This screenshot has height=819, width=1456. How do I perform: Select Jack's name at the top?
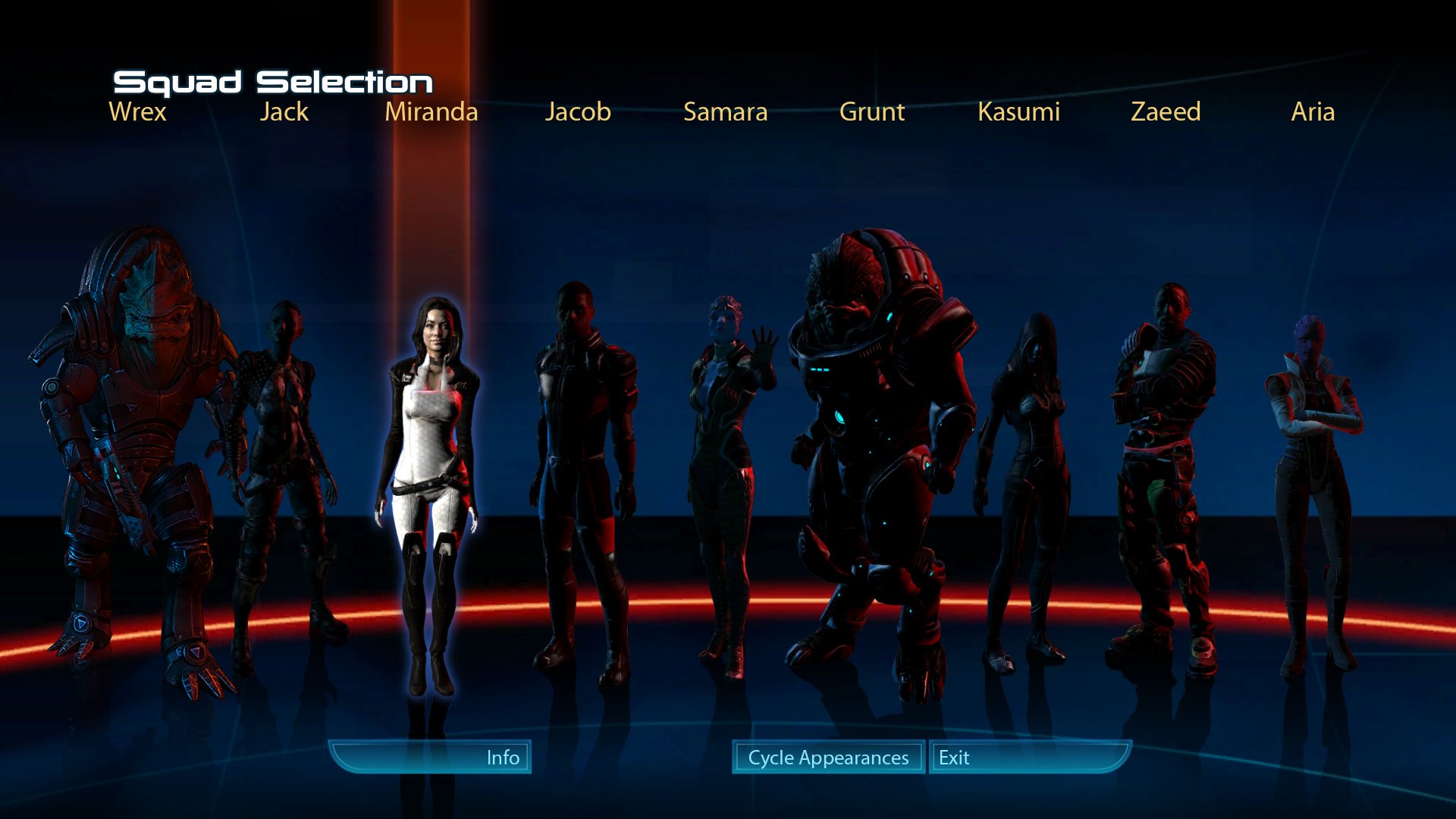pyautogui.click(x=284, y=112)
